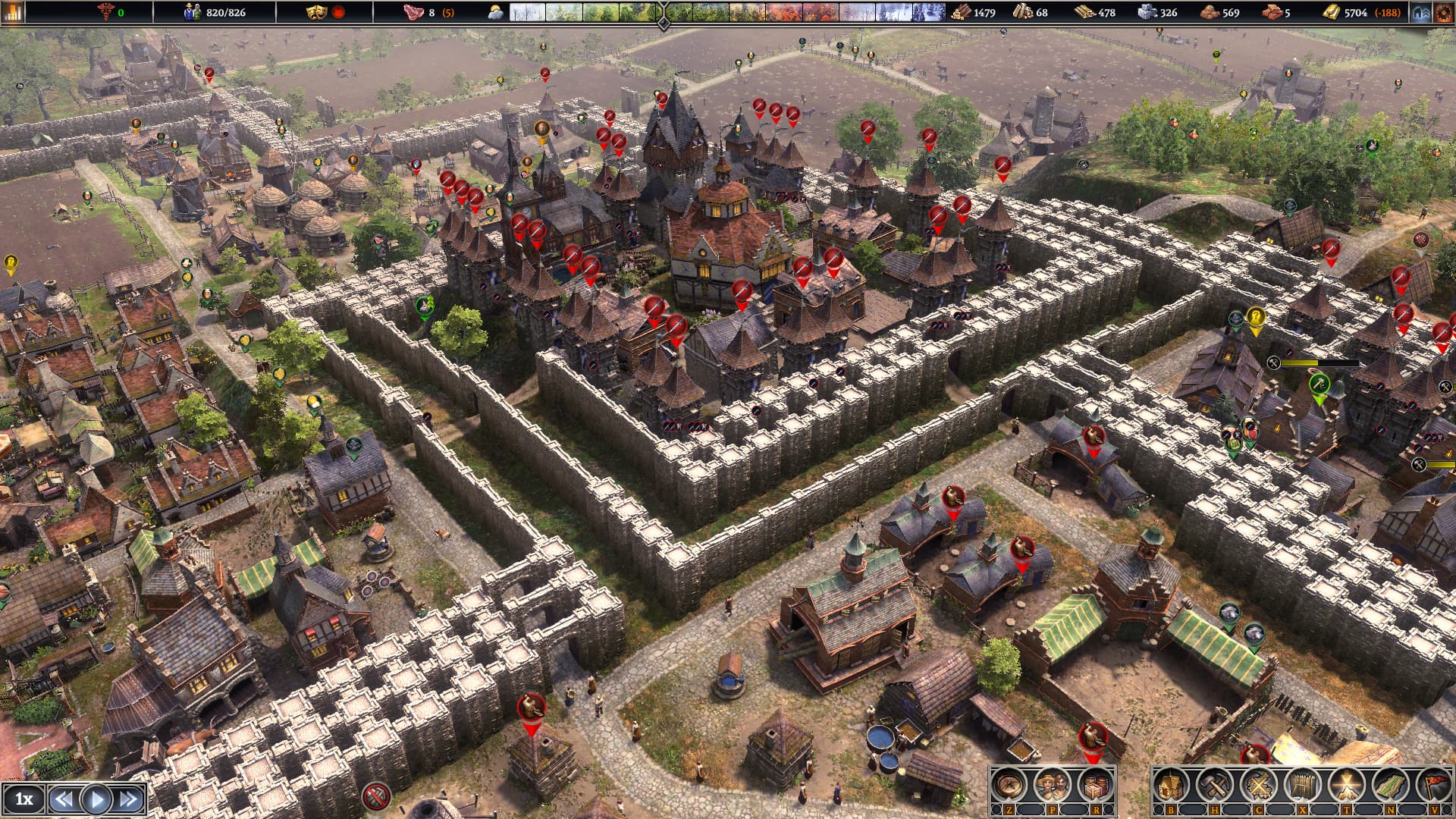Click the red medical health icon
The image size is (1456, 819).
coord(105,12)
